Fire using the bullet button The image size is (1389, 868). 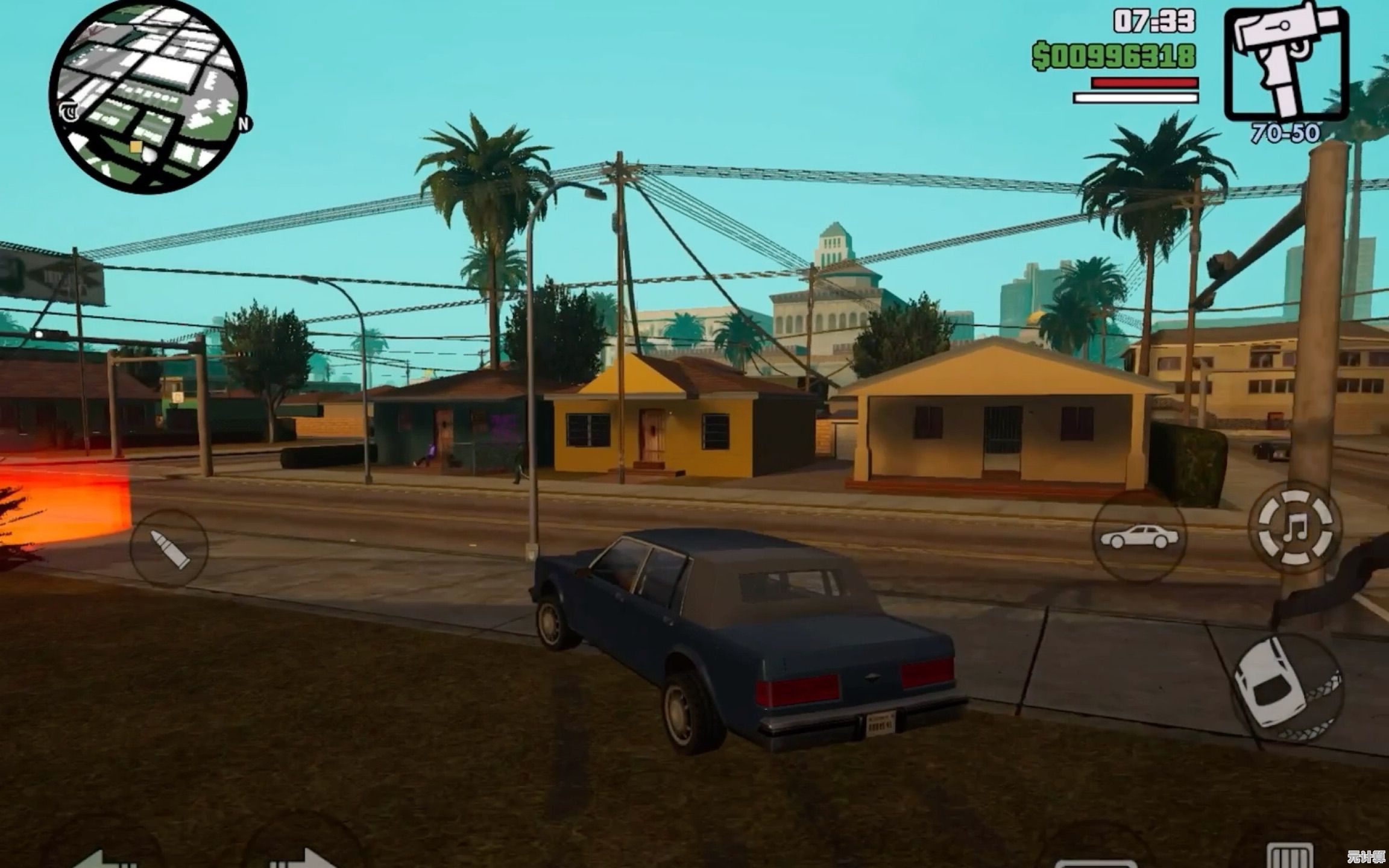pos(169,549)
